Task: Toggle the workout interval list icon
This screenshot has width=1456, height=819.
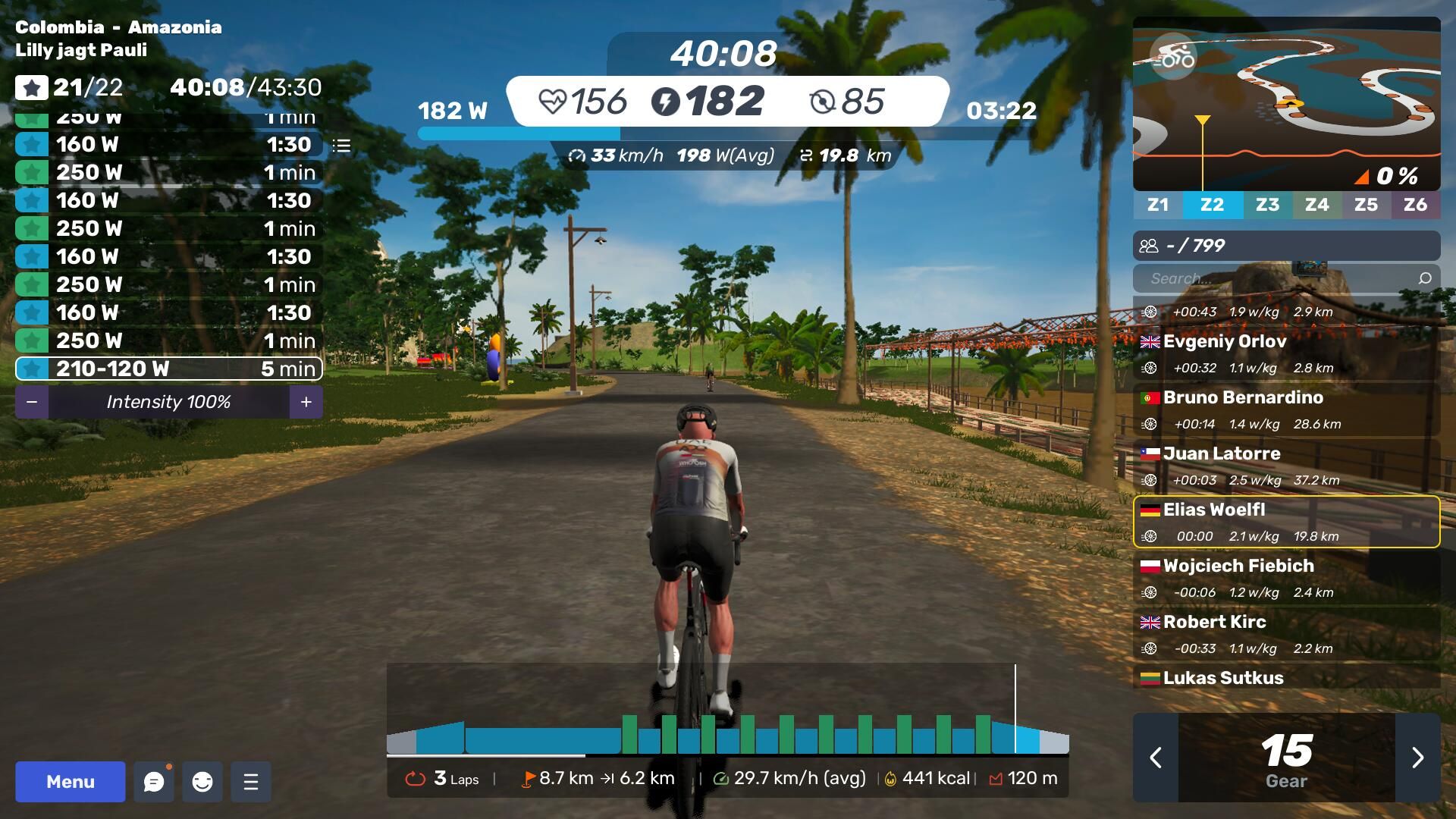Action: point(342,146)
